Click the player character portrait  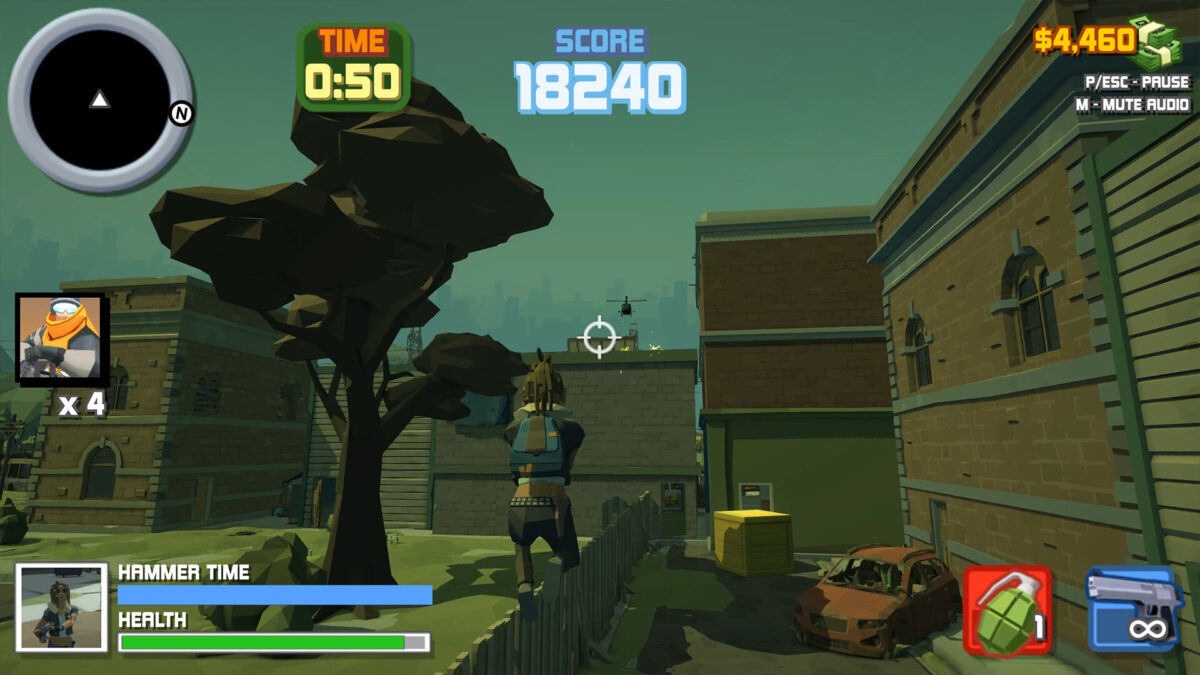point(61,607)
